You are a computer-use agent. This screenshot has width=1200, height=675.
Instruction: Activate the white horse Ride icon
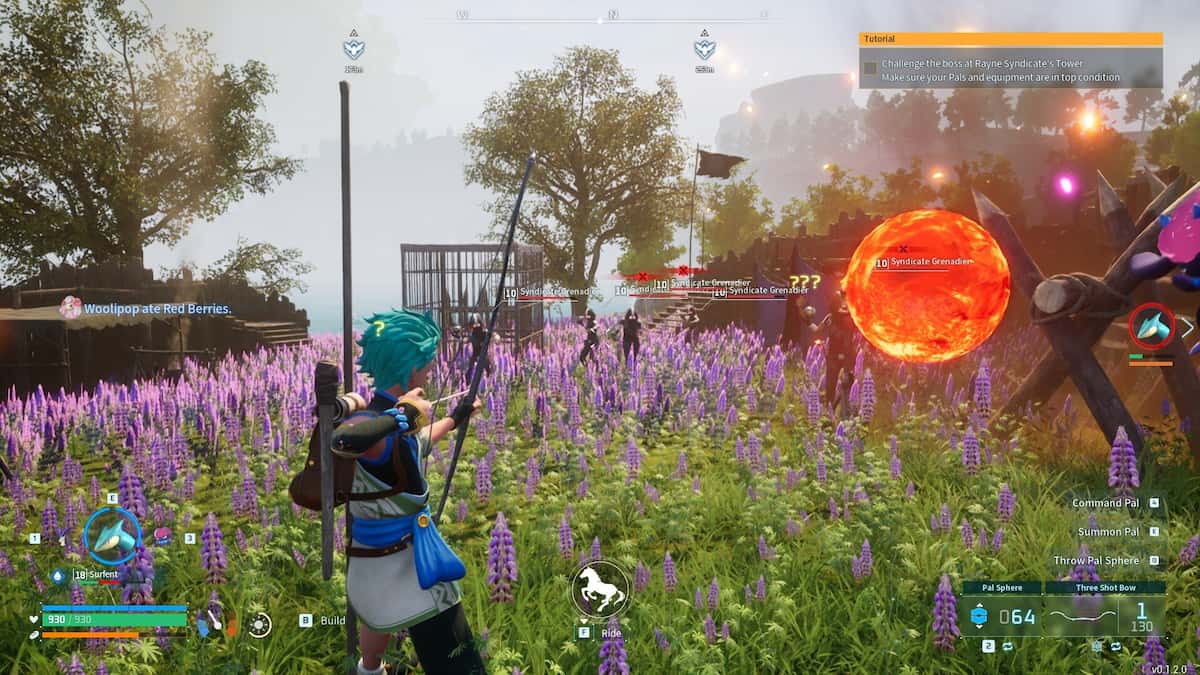point(600,590)
